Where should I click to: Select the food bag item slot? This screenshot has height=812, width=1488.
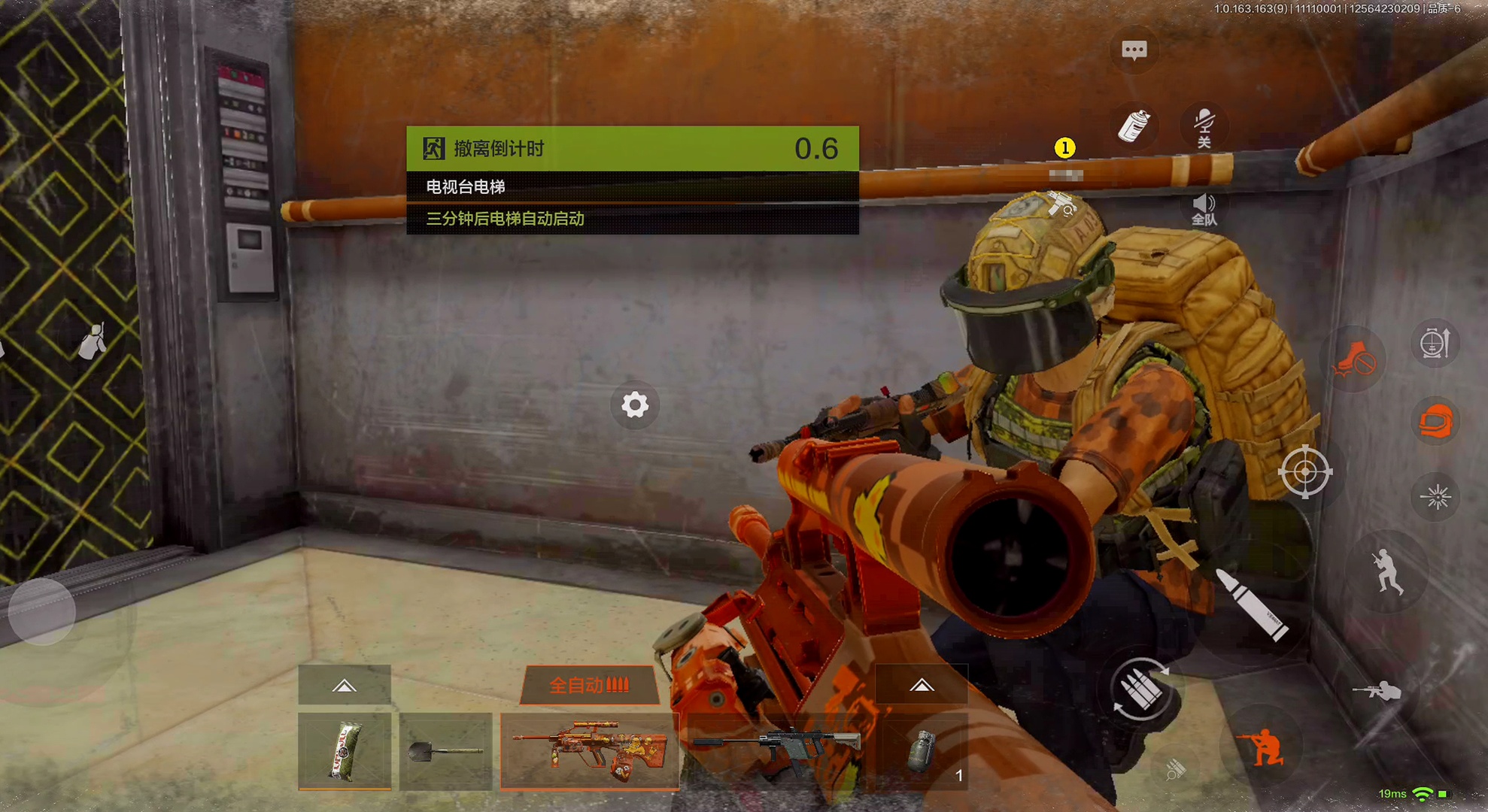345,750
